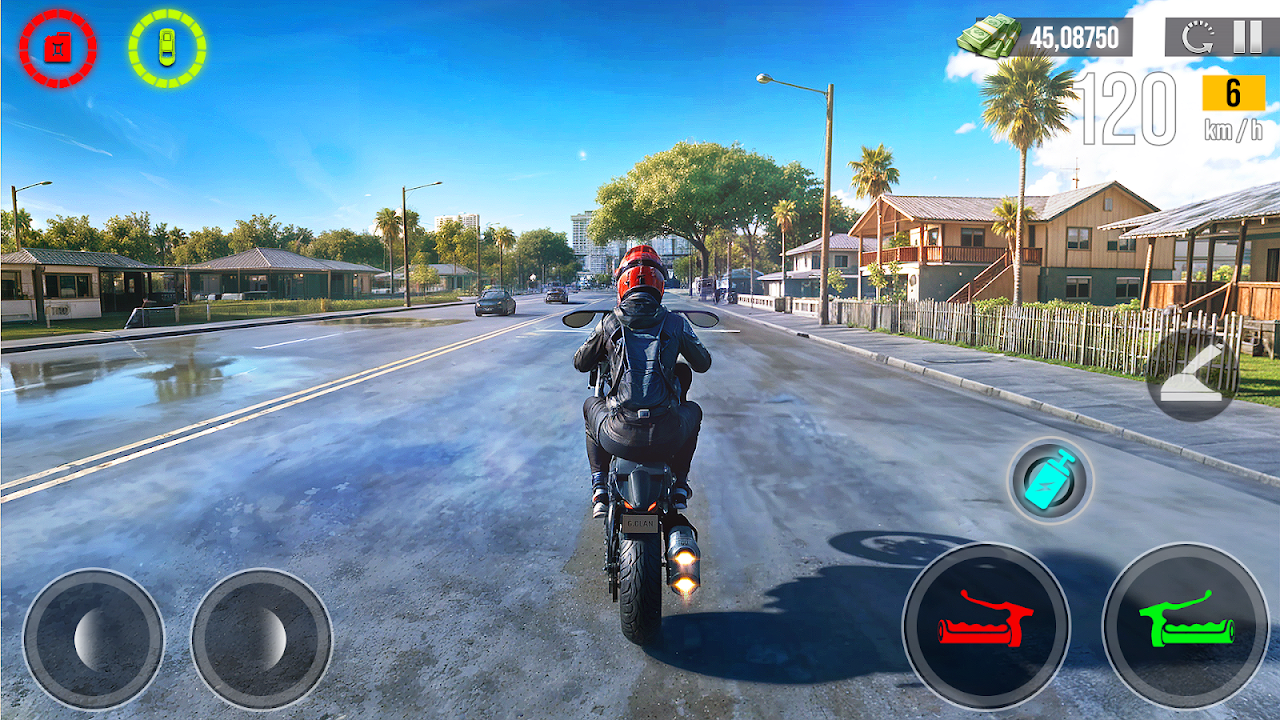
Task: Open the cash stack balance
Action: pos(1045,38)
